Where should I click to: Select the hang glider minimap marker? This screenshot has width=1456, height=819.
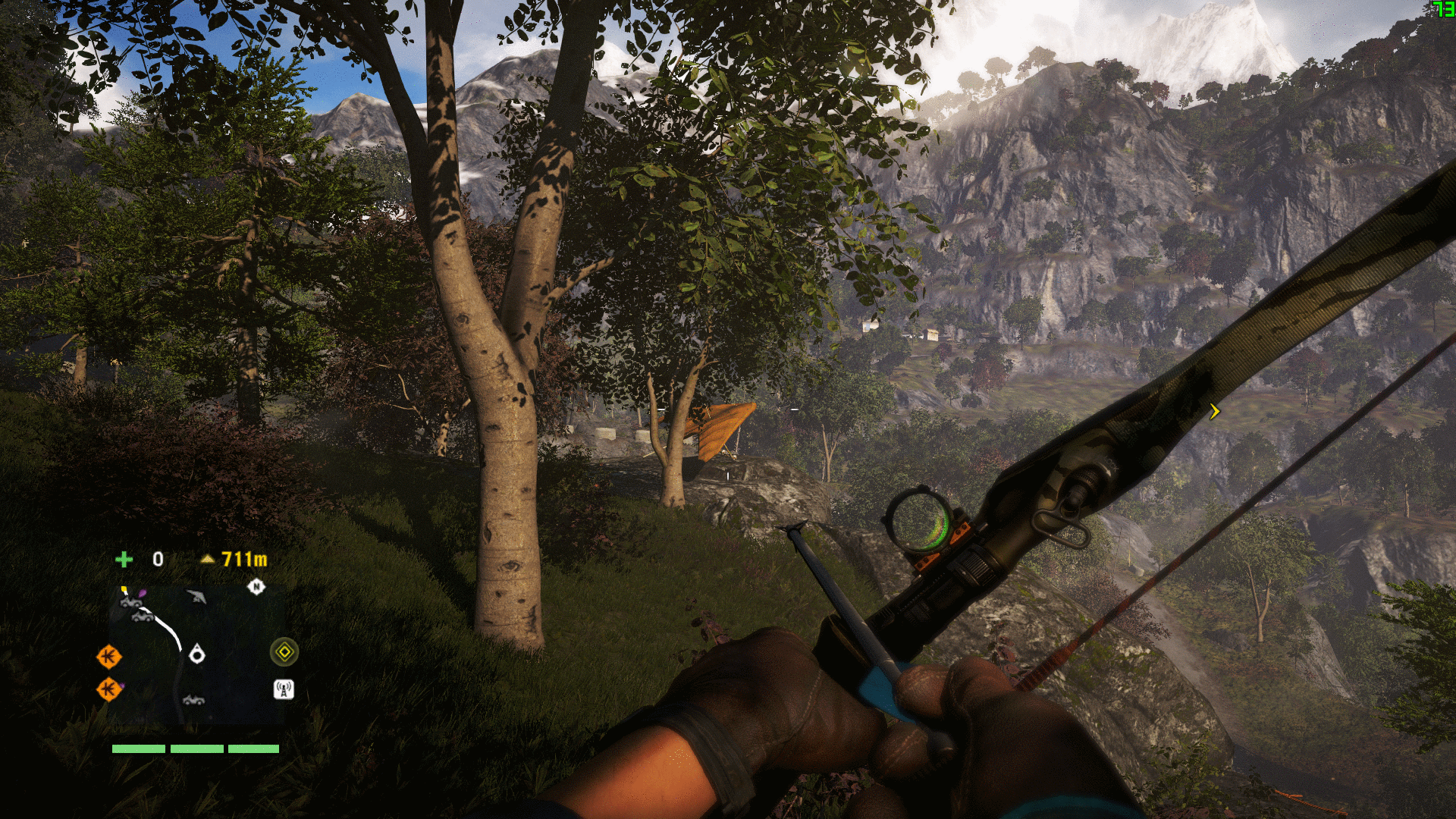pos(196,597)
